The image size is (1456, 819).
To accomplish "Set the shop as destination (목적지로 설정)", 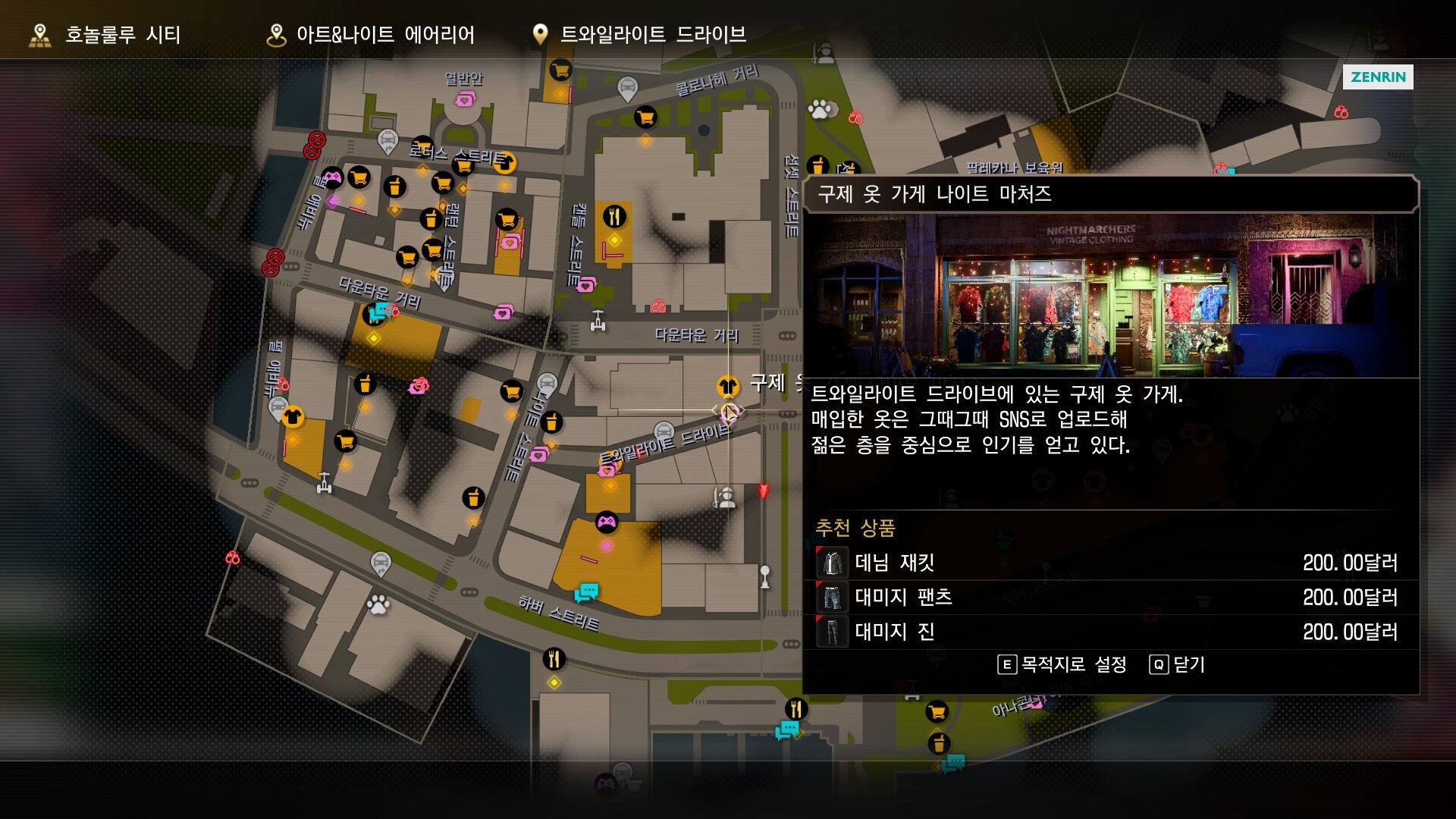I will click(x=1062, y=665).
